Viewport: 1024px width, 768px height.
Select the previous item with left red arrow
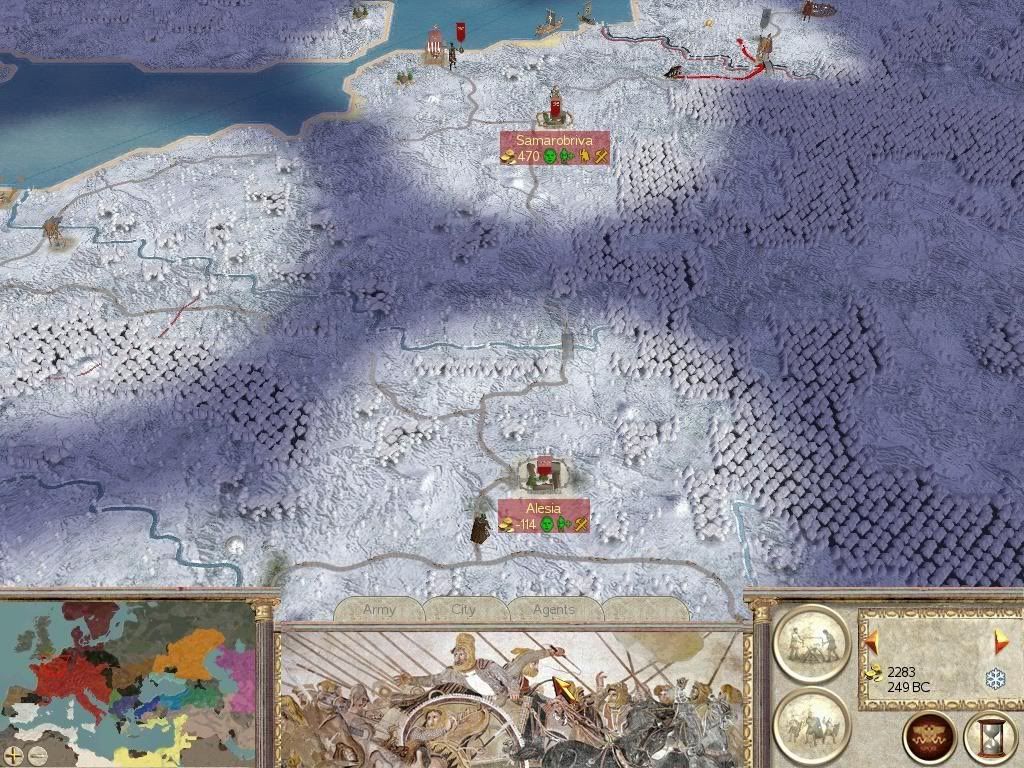click(872, 640)
